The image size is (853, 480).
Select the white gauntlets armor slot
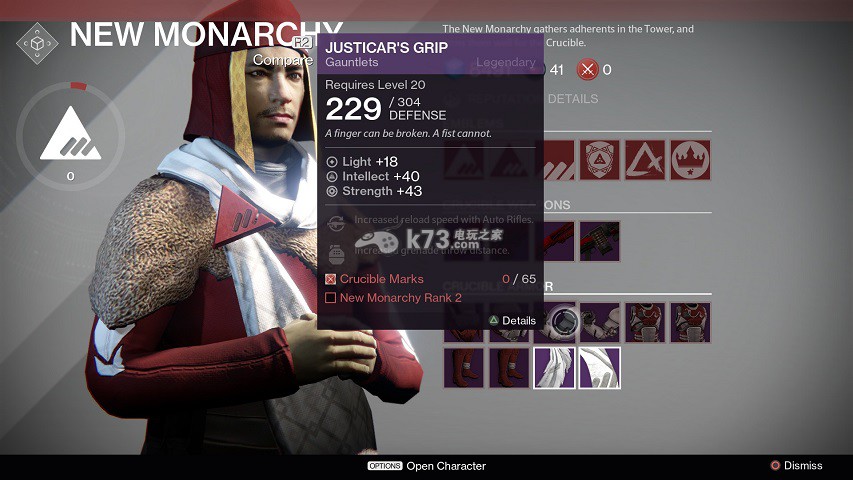pos(600,323)
